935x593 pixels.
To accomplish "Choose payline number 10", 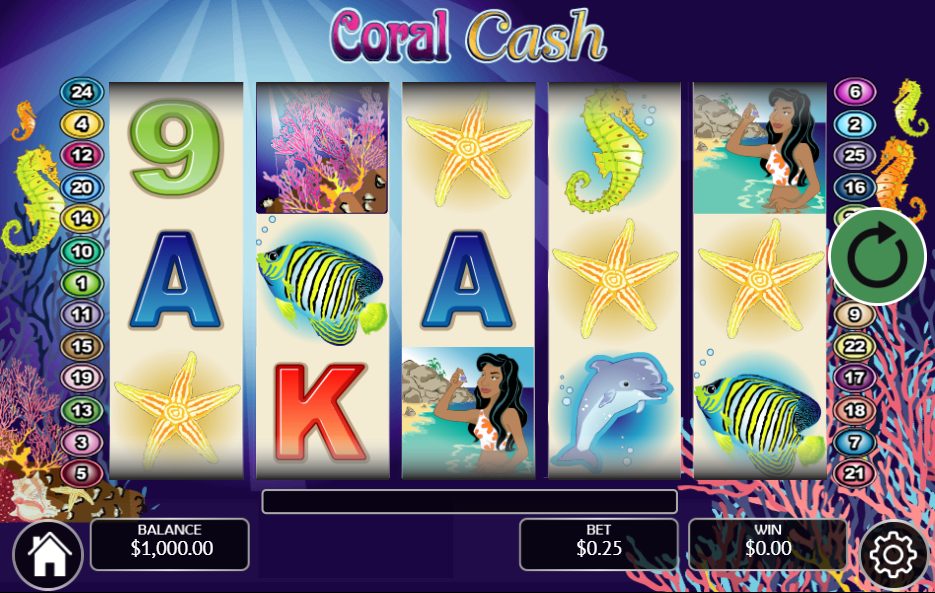I will pyautogui.click(x=82, y=250).
